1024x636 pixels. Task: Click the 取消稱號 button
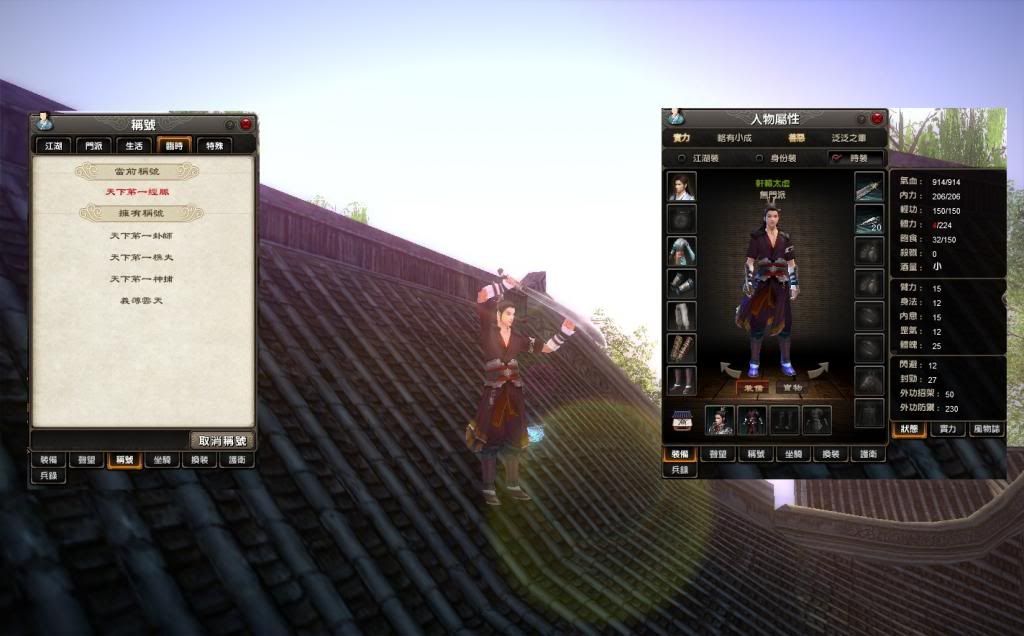coord(221,440)
